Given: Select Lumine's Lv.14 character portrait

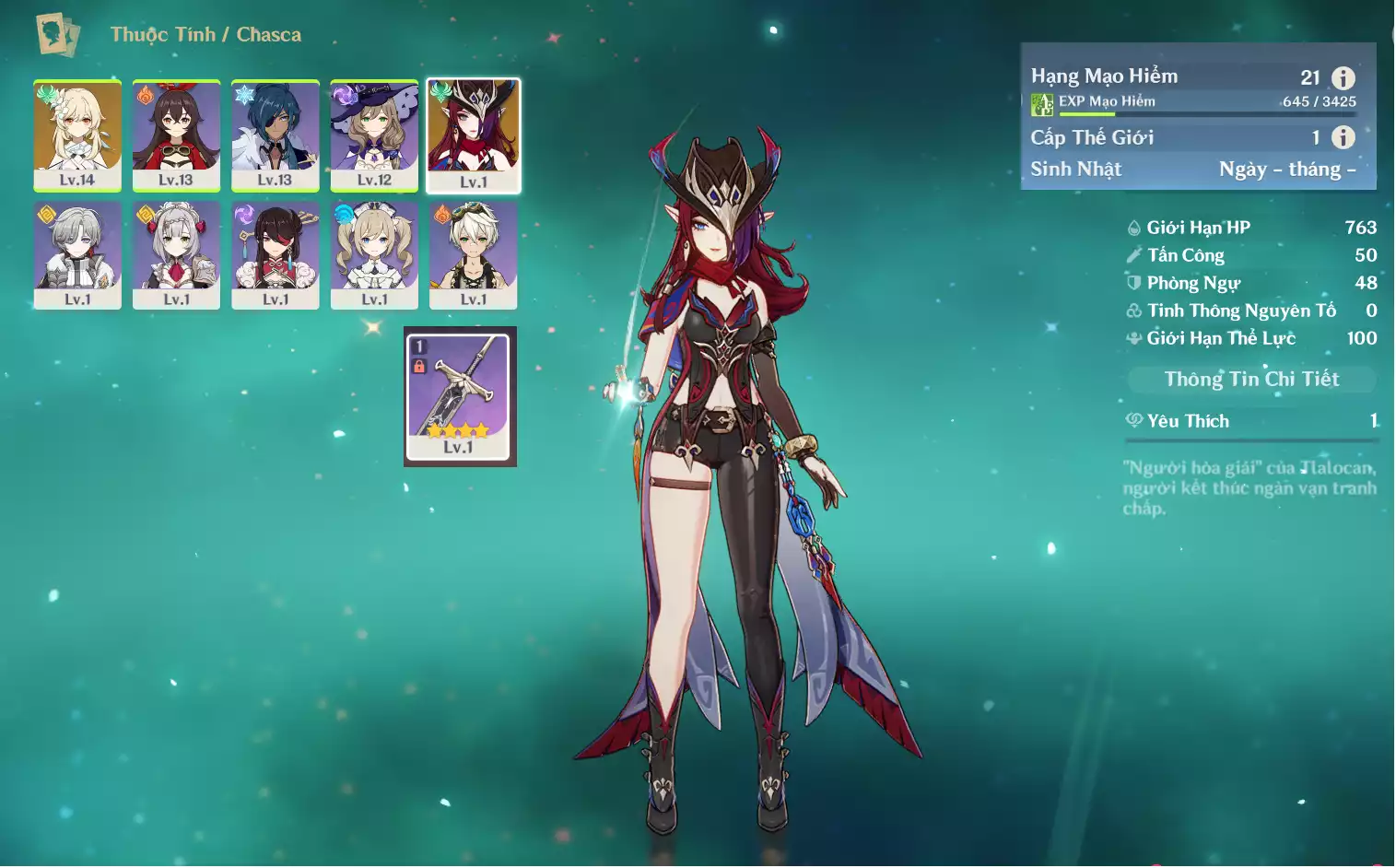Looking at the screenshot, I should coord(77,135).
